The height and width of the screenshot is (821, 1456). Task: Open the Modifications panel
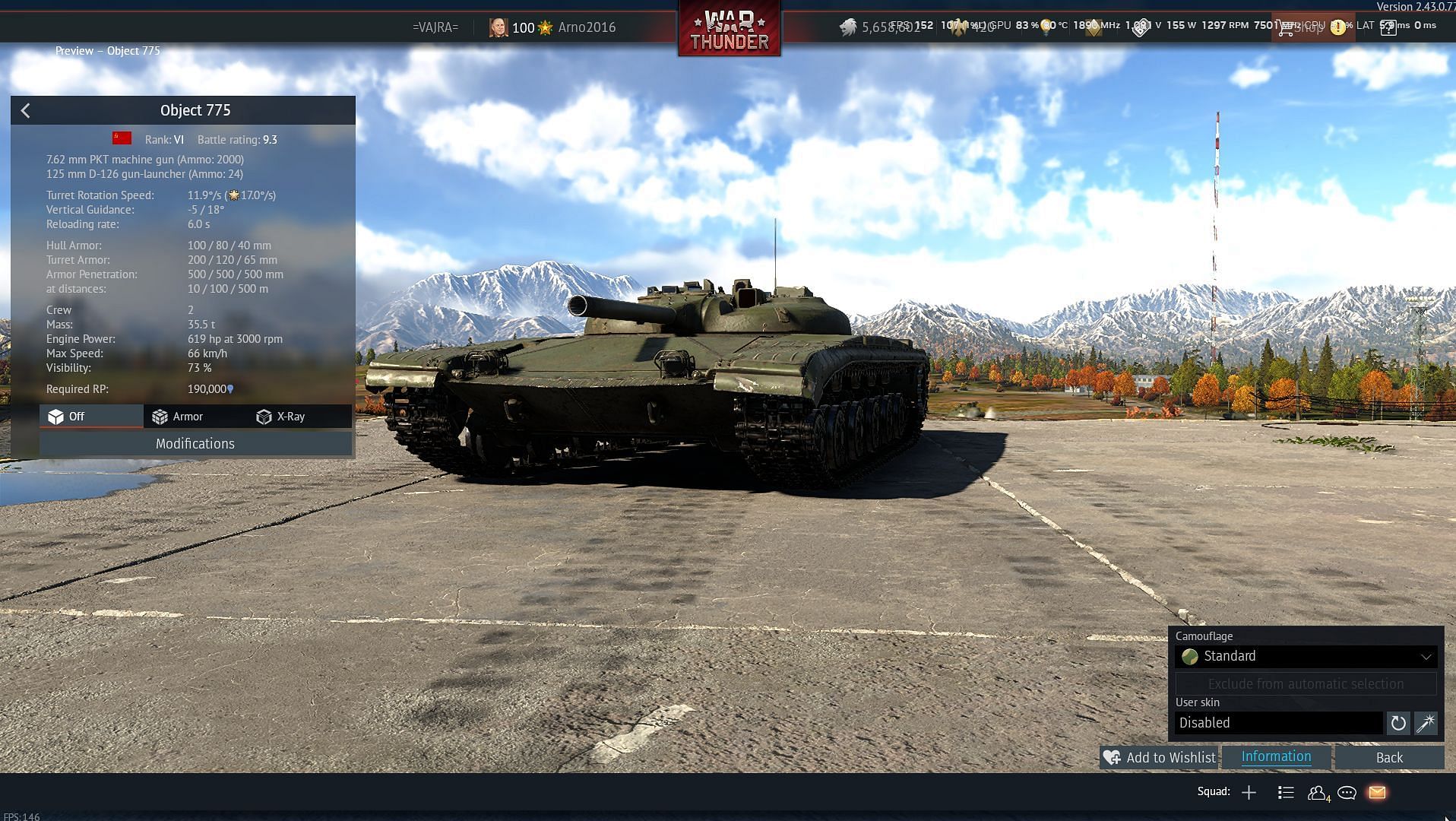coord(195,444)
